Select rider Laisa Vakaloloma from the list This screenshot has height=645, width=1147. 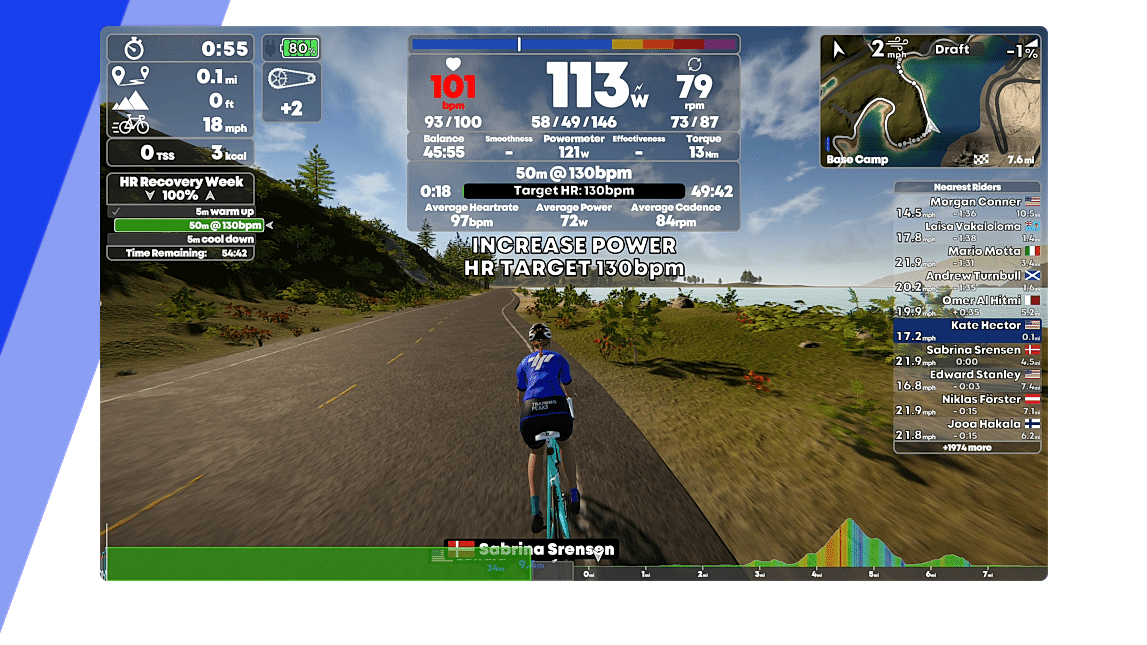(966, 232)
